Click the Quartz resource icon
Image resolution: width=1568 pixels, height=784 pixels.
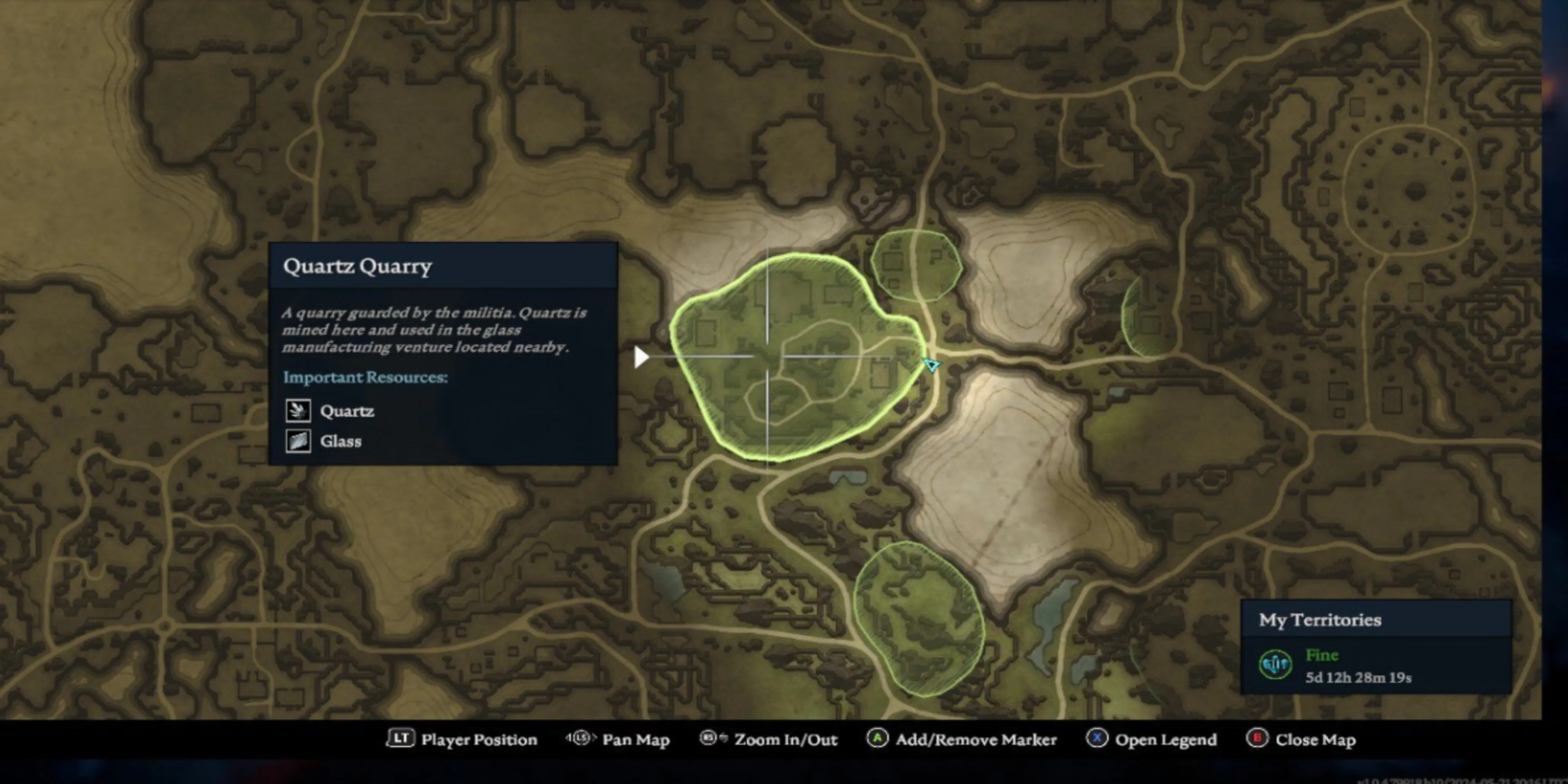click(x=298, y=411)
